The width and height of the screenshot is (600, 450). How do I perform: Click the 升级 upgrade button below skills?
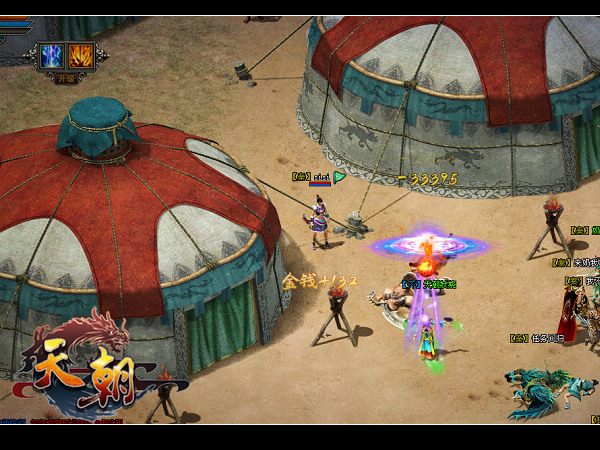(x=66, y=76)
